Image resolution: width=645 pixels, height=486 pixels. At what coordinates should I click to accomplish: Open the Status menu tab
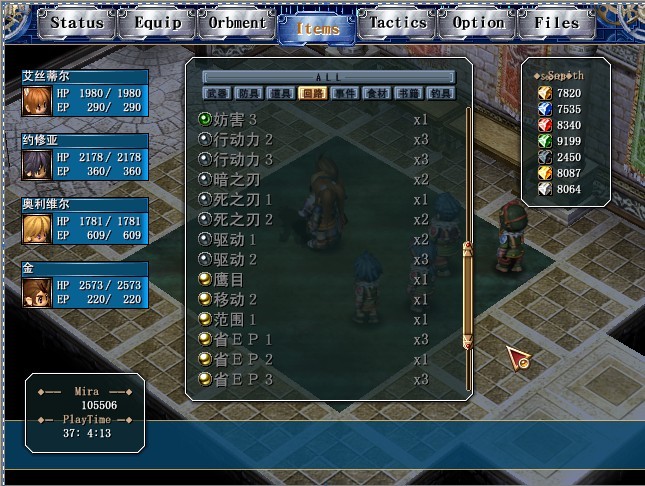pyautogui.click(x=76, y=22)
